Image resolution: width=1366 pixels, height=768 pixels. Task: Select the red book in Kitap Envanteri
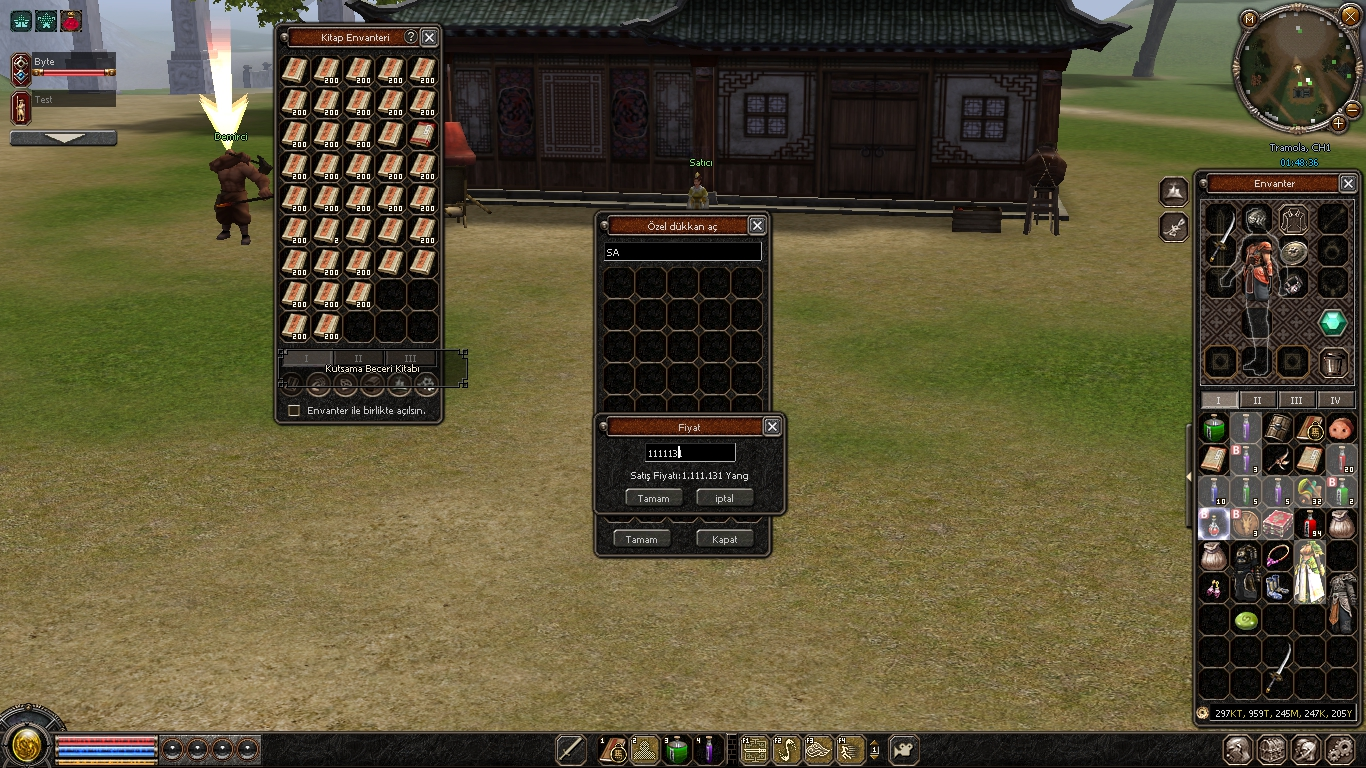(423, 135)
